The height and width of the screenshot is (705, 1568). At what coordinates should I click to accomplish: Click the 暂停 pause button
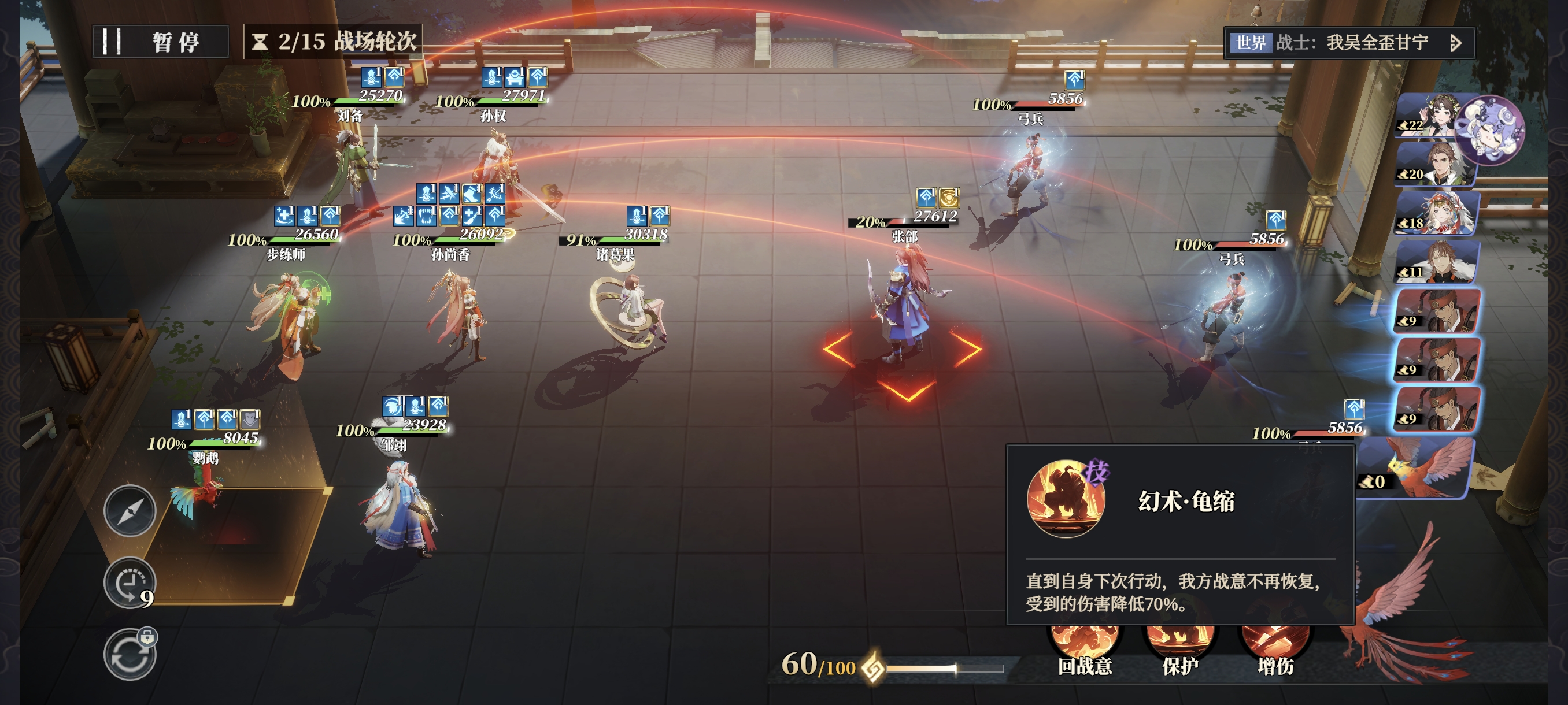(160, 42)
